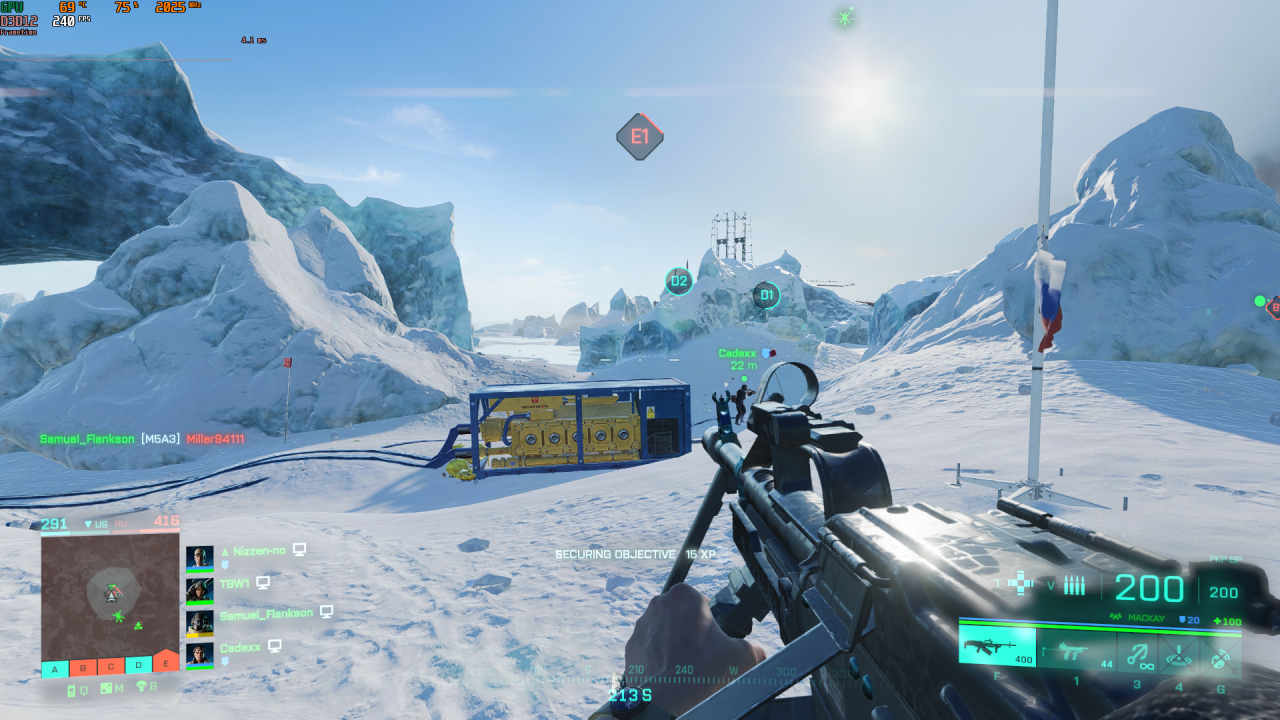The height and width of the screenshot is (720, 1280).
Task: Click the D2 objective capture marker
Action: [x=678, y=281]
